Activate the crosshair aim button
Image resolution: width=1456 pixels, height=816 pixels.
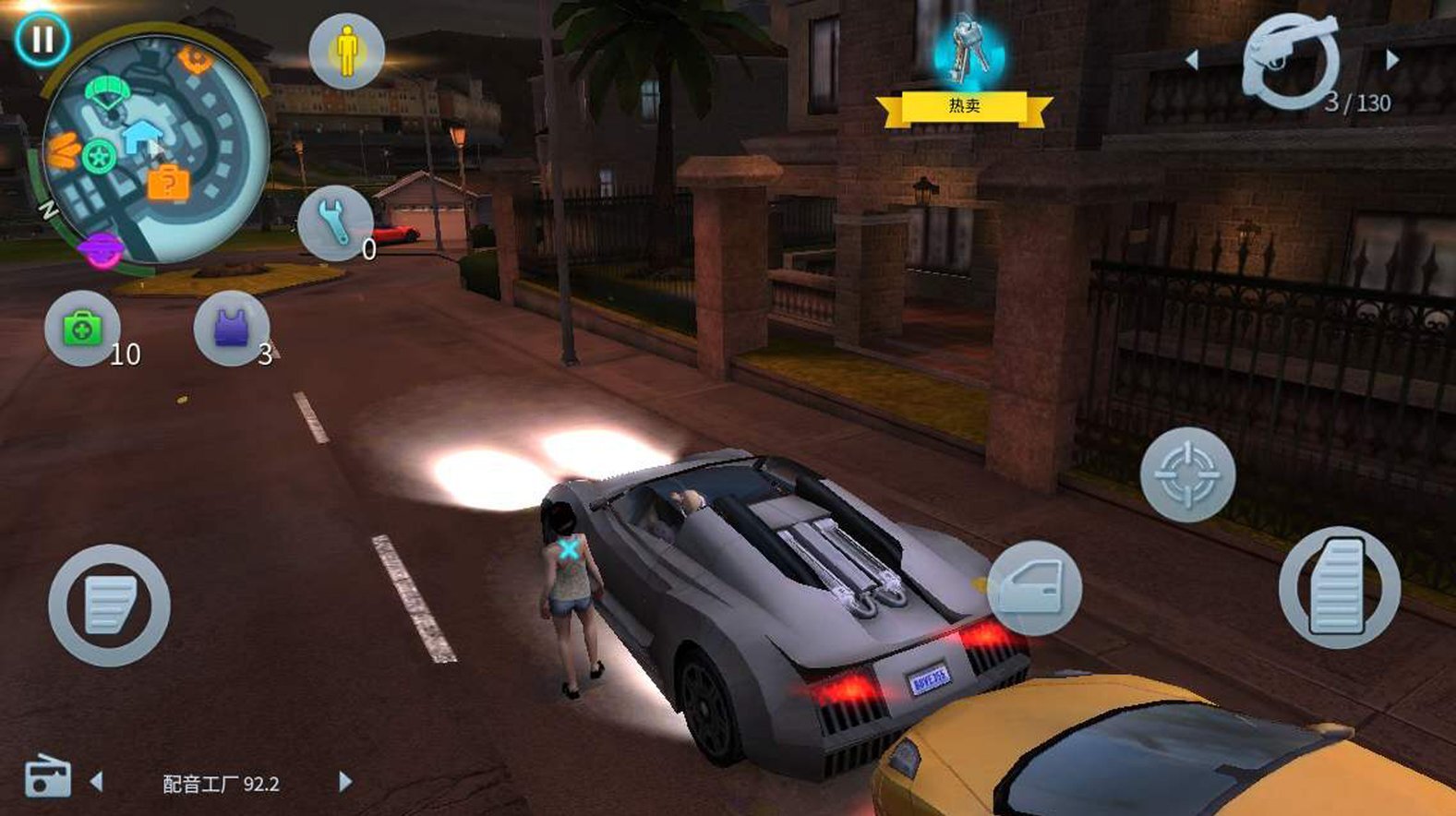click(x=1187, y=474)
